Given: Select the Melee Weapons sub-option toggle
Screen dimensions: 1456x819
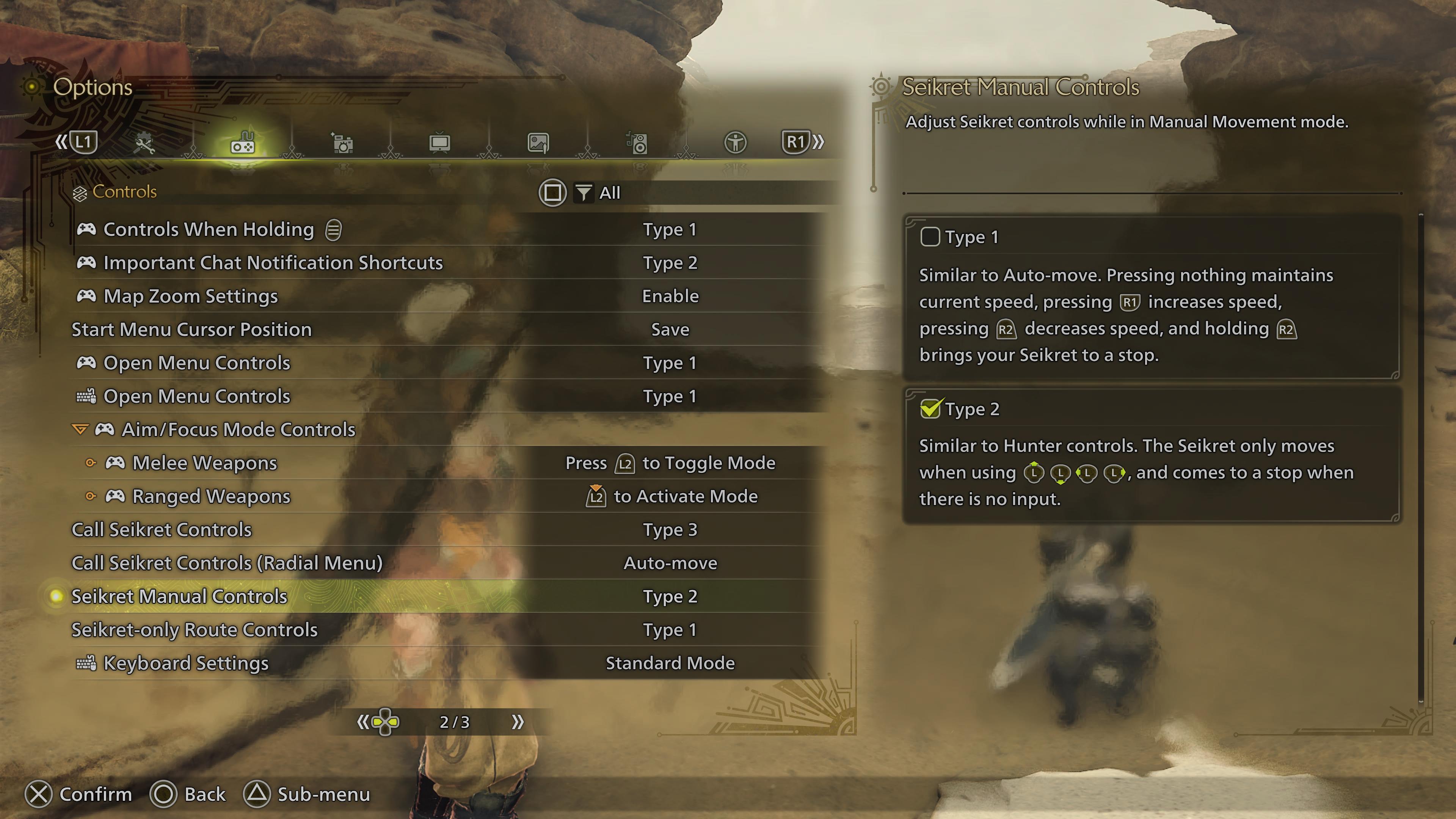Looking at the screenshot, I should (91, 463).
